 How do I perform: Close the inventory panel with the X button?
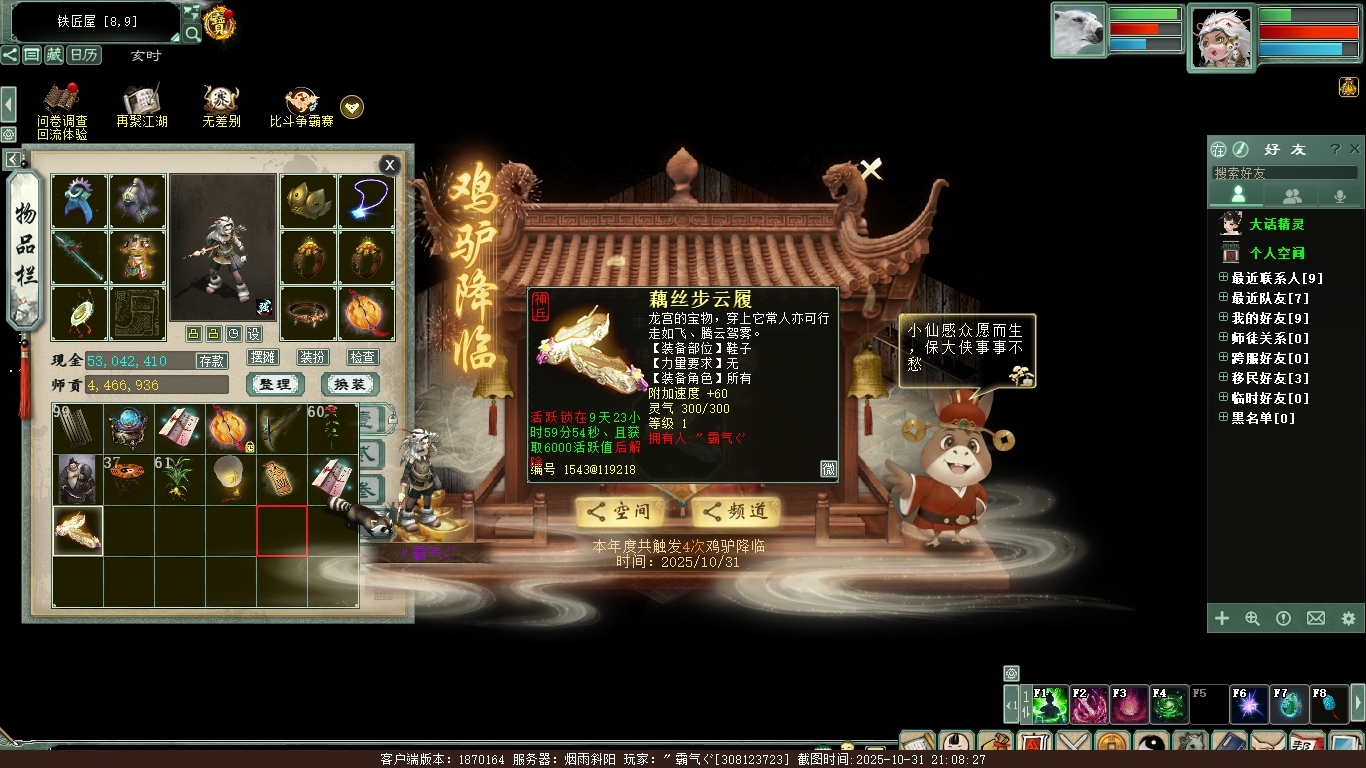(x=390, y=165)
